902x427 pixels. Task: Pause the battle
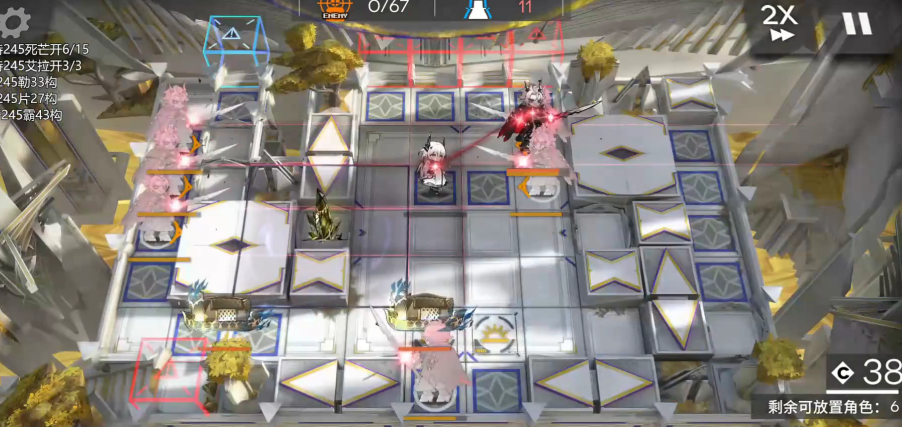856,23
